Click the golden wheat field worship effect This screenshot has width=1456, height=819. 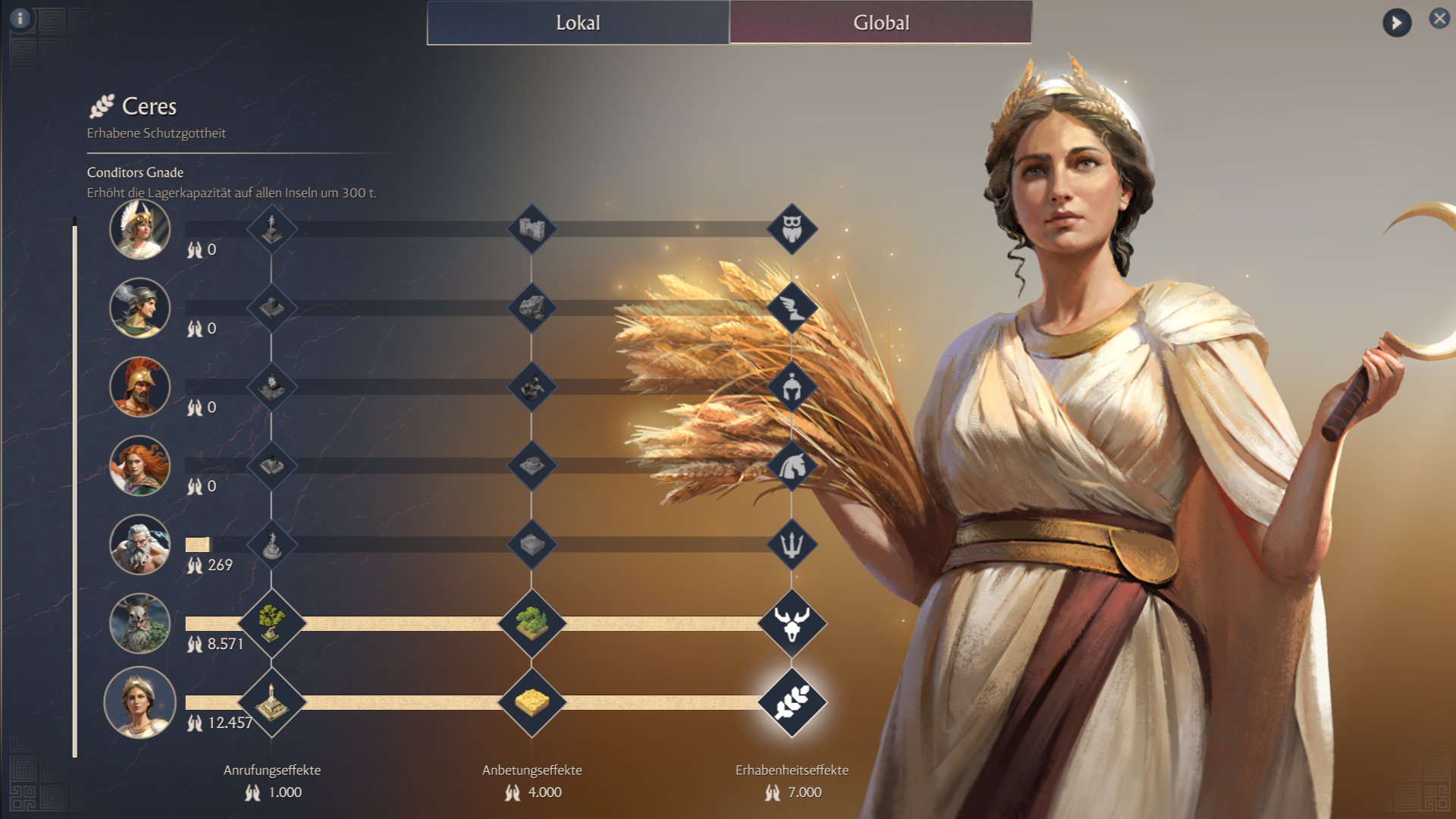click(x=532, y=702)
